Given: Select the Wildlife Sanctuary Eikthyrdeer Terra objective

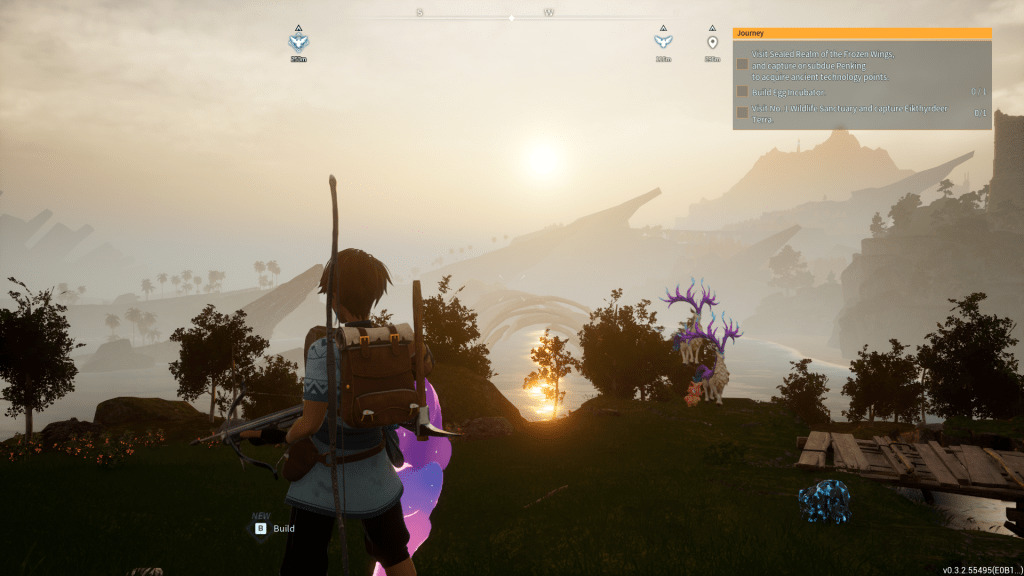Looking at the screenshot, I should pyautogui.click(x=819, y=112).
